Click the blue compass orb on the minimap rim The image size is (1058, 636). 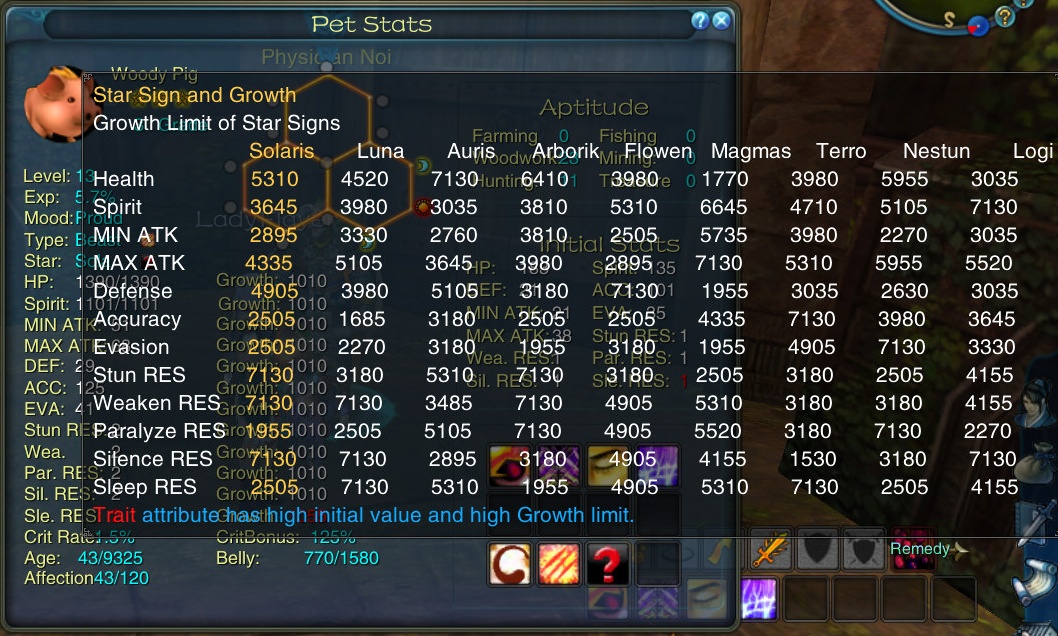[978, 26]
